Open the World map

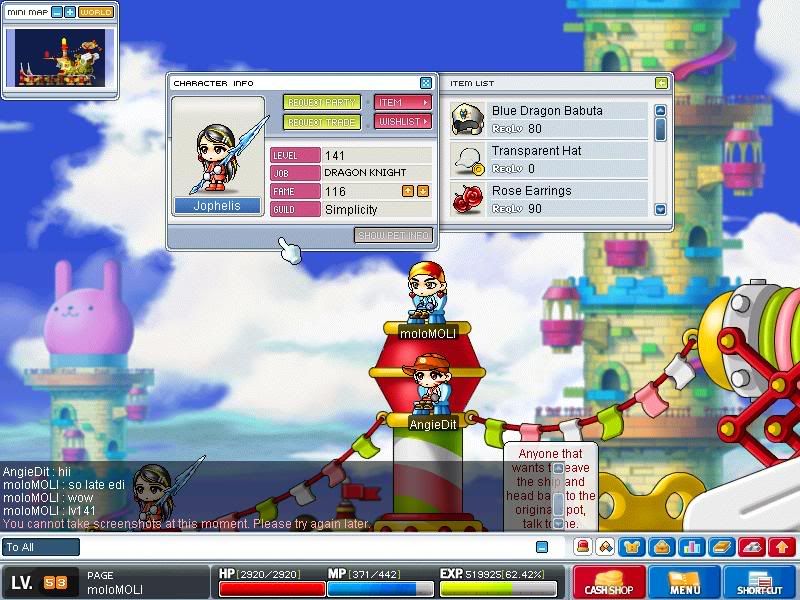pos(95,12)
